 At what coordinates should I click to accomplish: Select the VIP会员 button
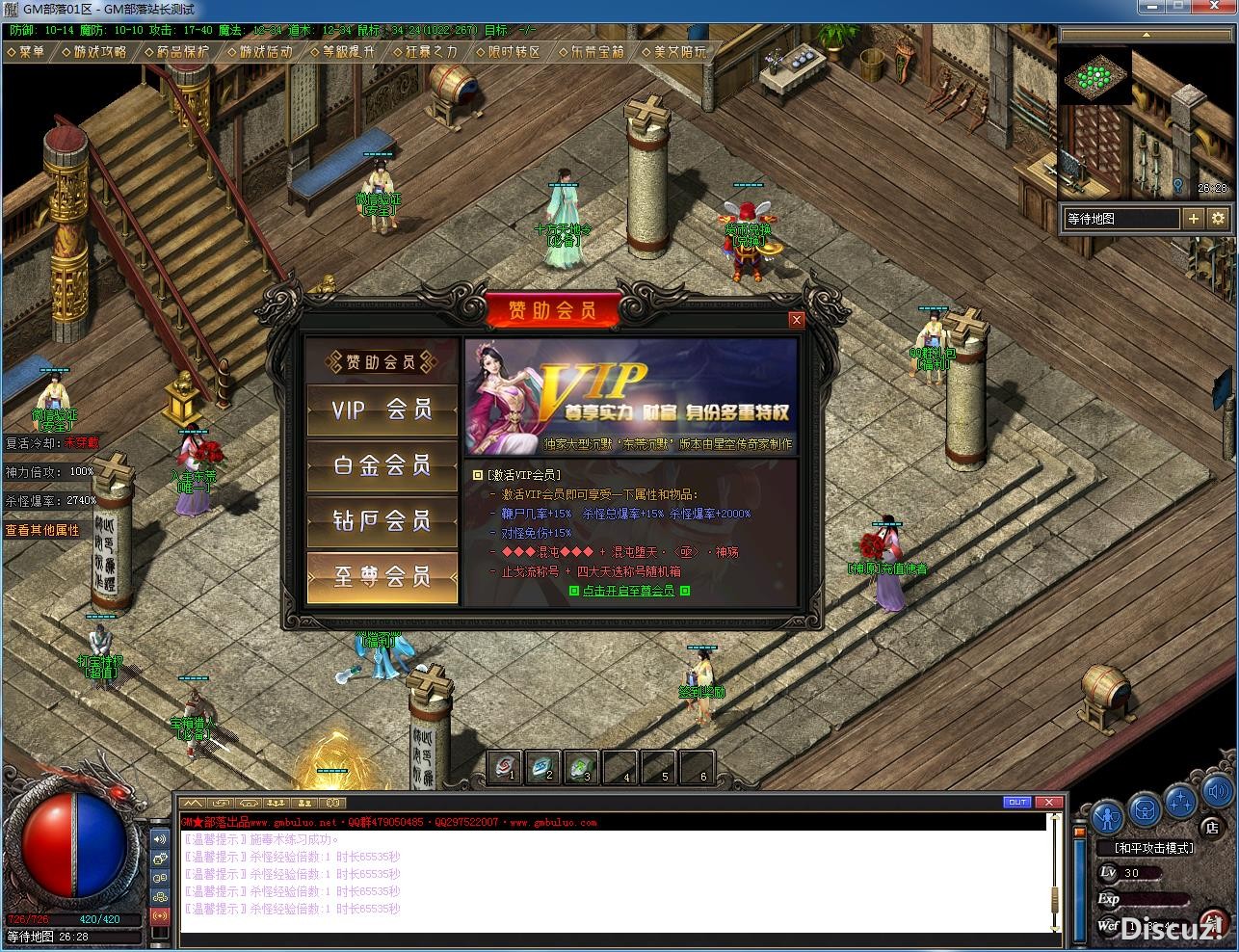click(x=382, y=410)
